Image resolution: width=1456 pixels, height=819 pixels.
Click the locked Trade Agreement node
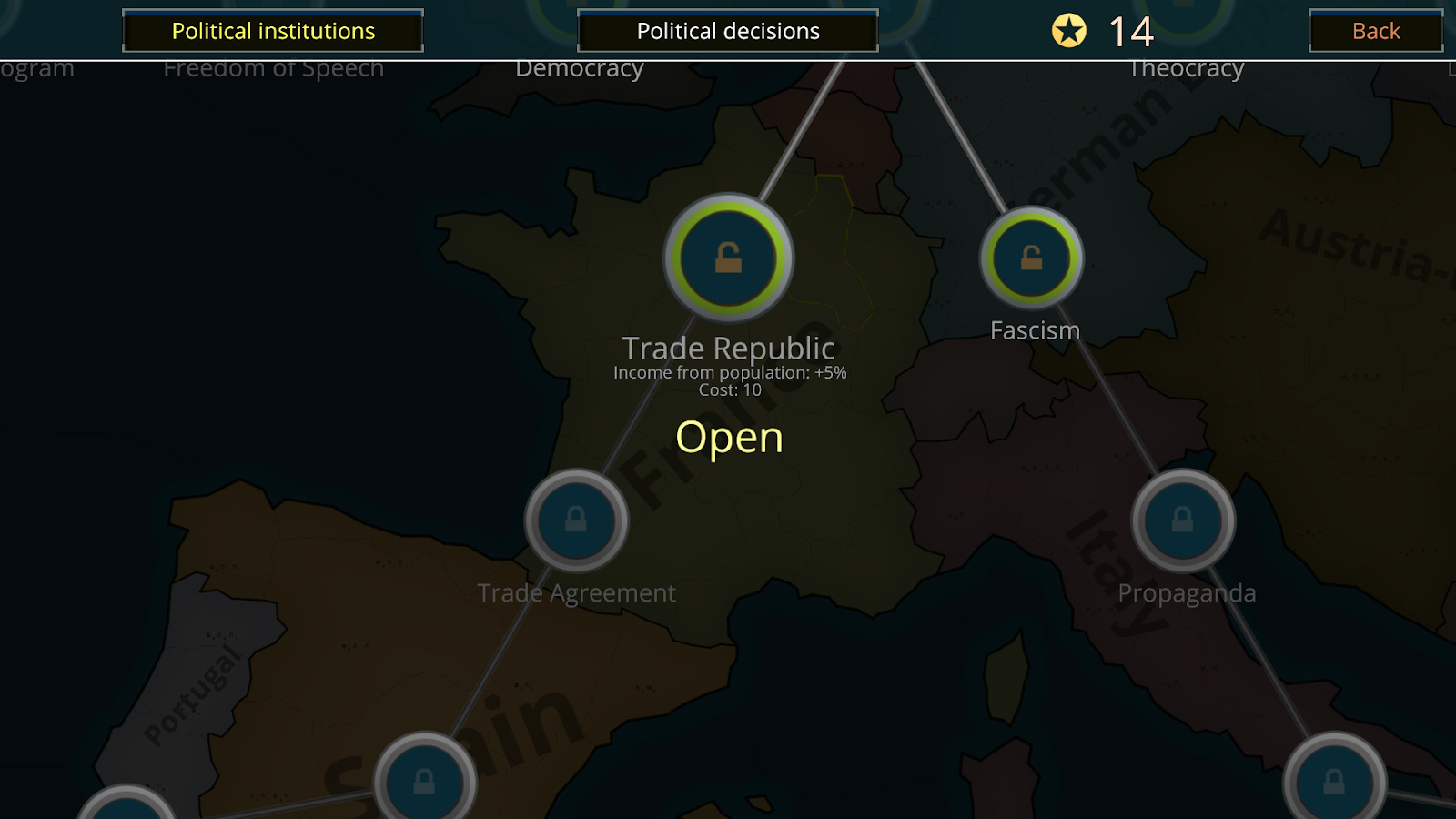tap(576, 522)
